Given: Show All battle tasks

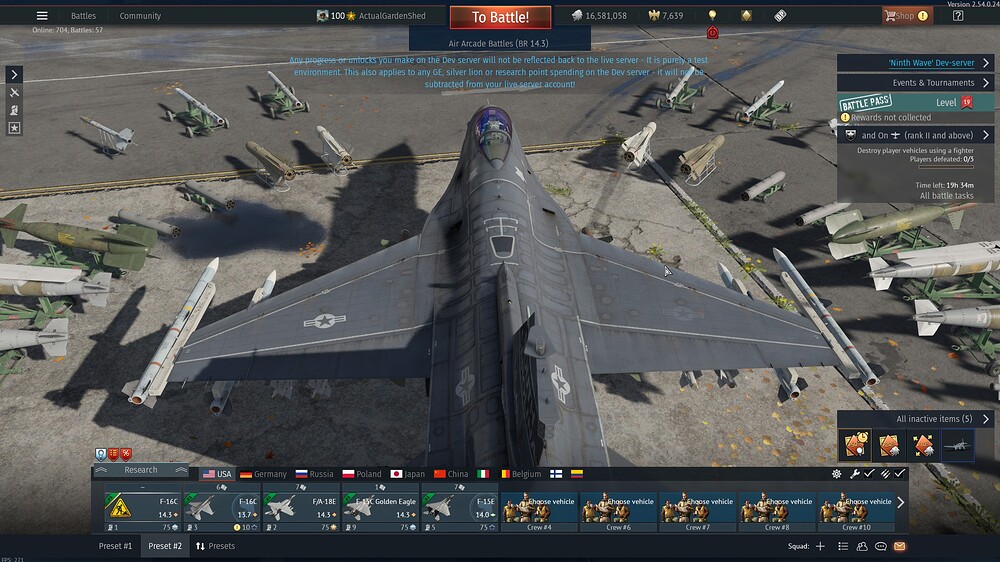Looking at the screenshot, I should (x=946, y=196).
